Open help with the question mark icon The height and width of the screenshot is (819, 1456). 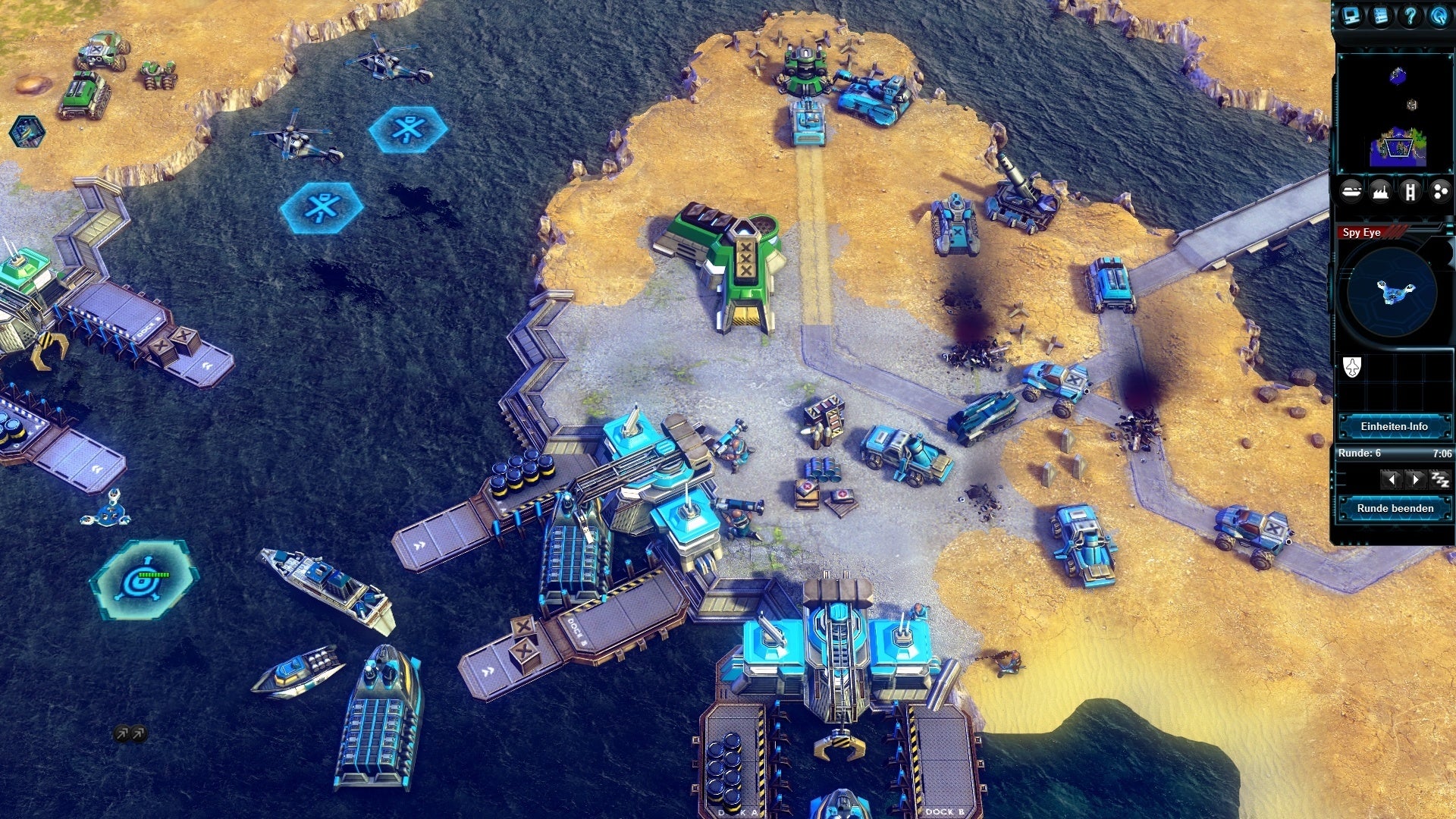(1410, 16)
